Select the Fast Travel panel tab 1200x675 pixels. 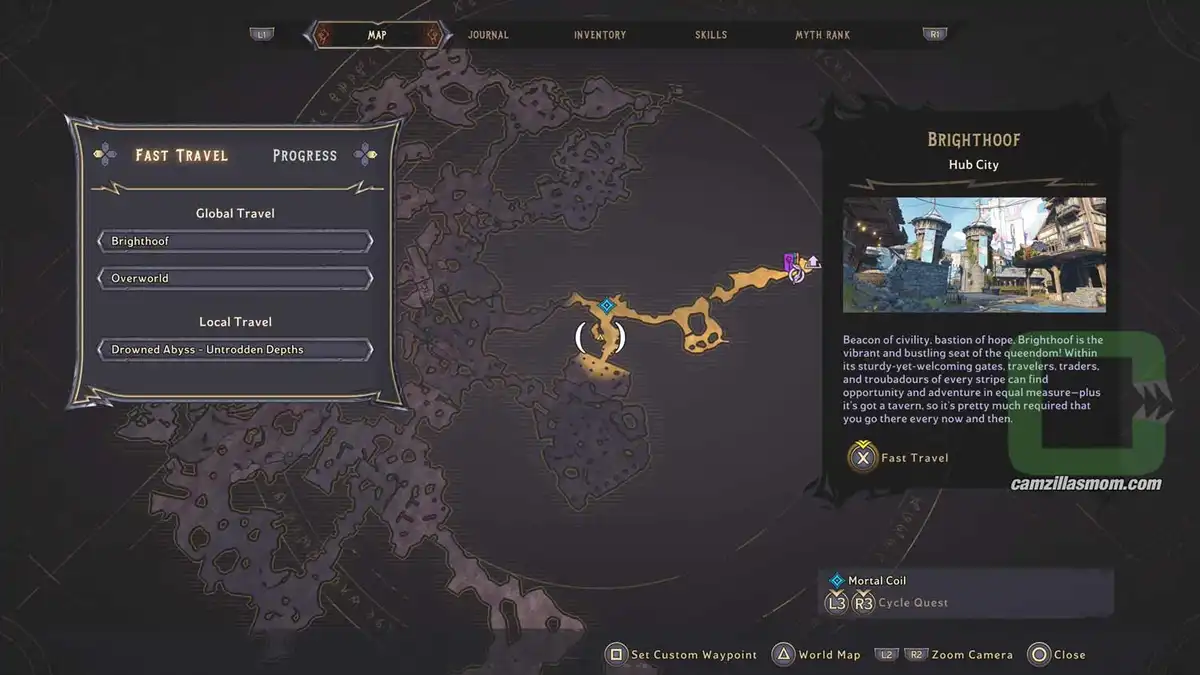click(x=182, y=155)
